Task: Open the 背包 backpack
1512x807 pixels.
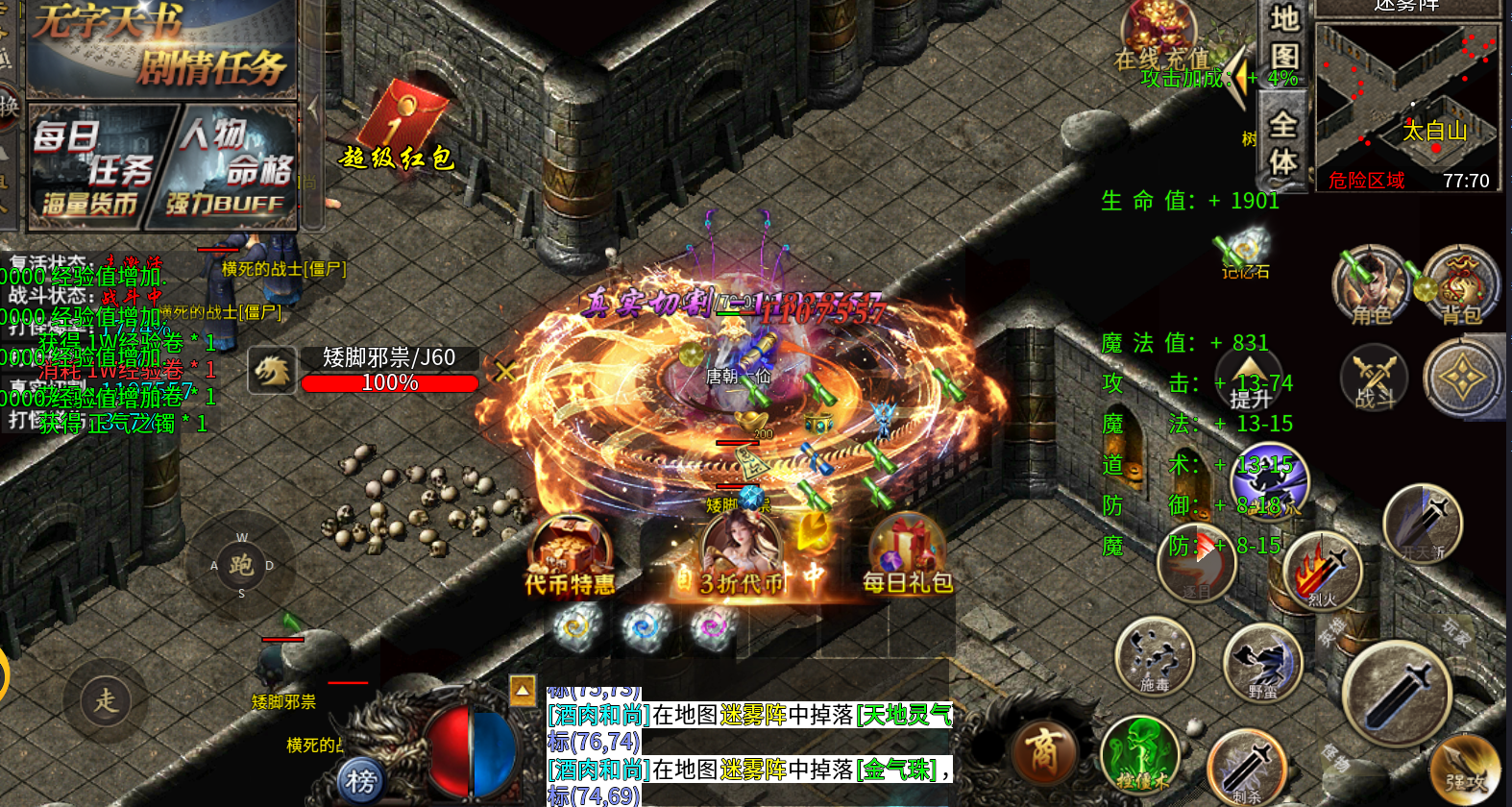Action: click(x=1460, y=286)
